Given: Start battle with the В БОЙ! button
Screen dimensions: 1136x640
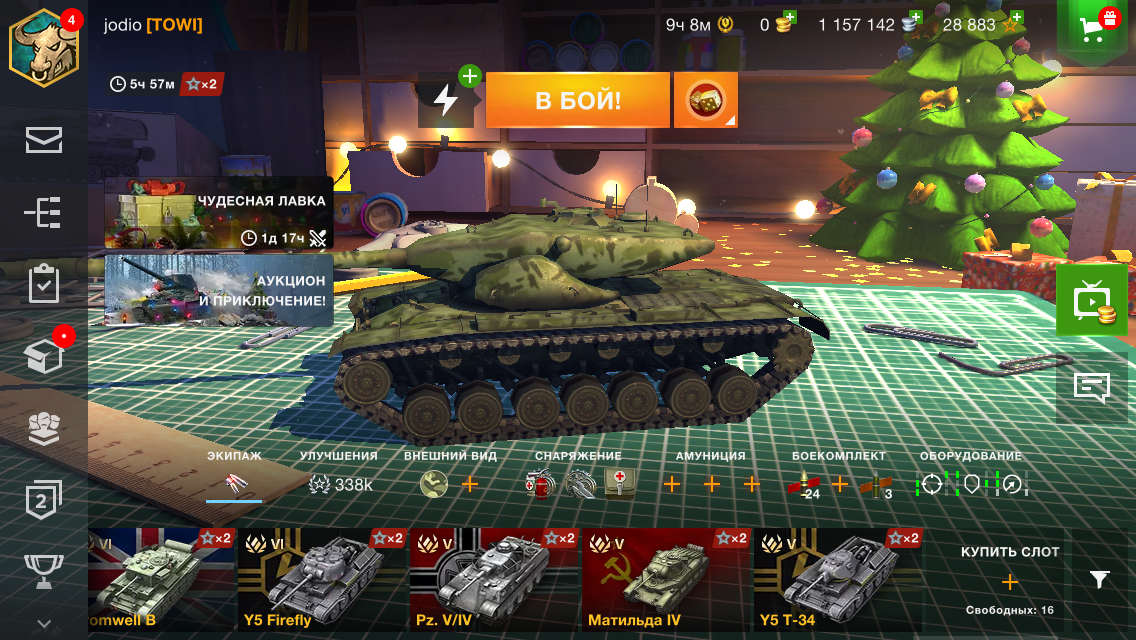Looking at the screenshot, I should click(577, 100).
